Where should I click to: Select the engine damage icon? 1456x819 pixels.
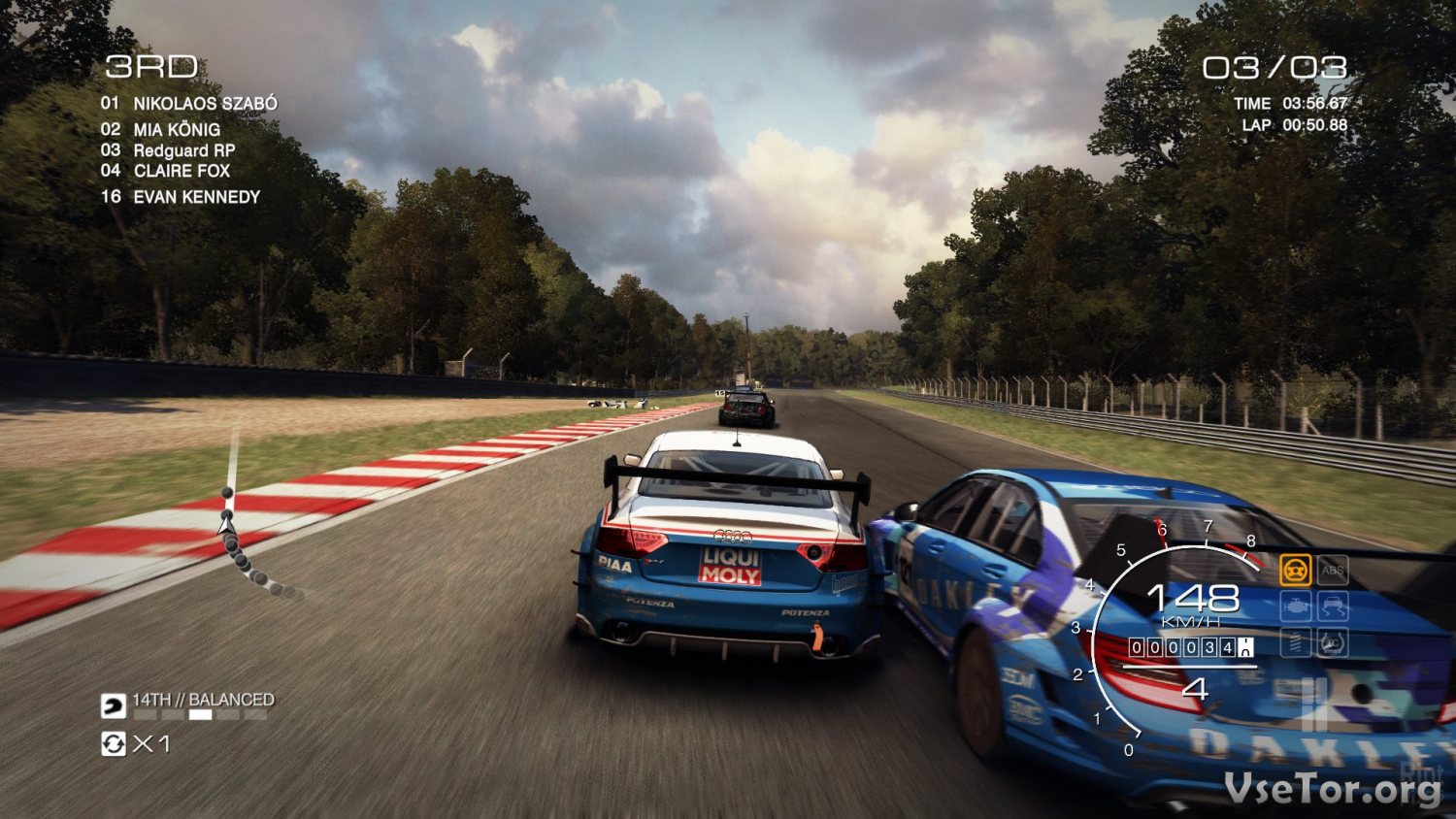(1295, 606)
